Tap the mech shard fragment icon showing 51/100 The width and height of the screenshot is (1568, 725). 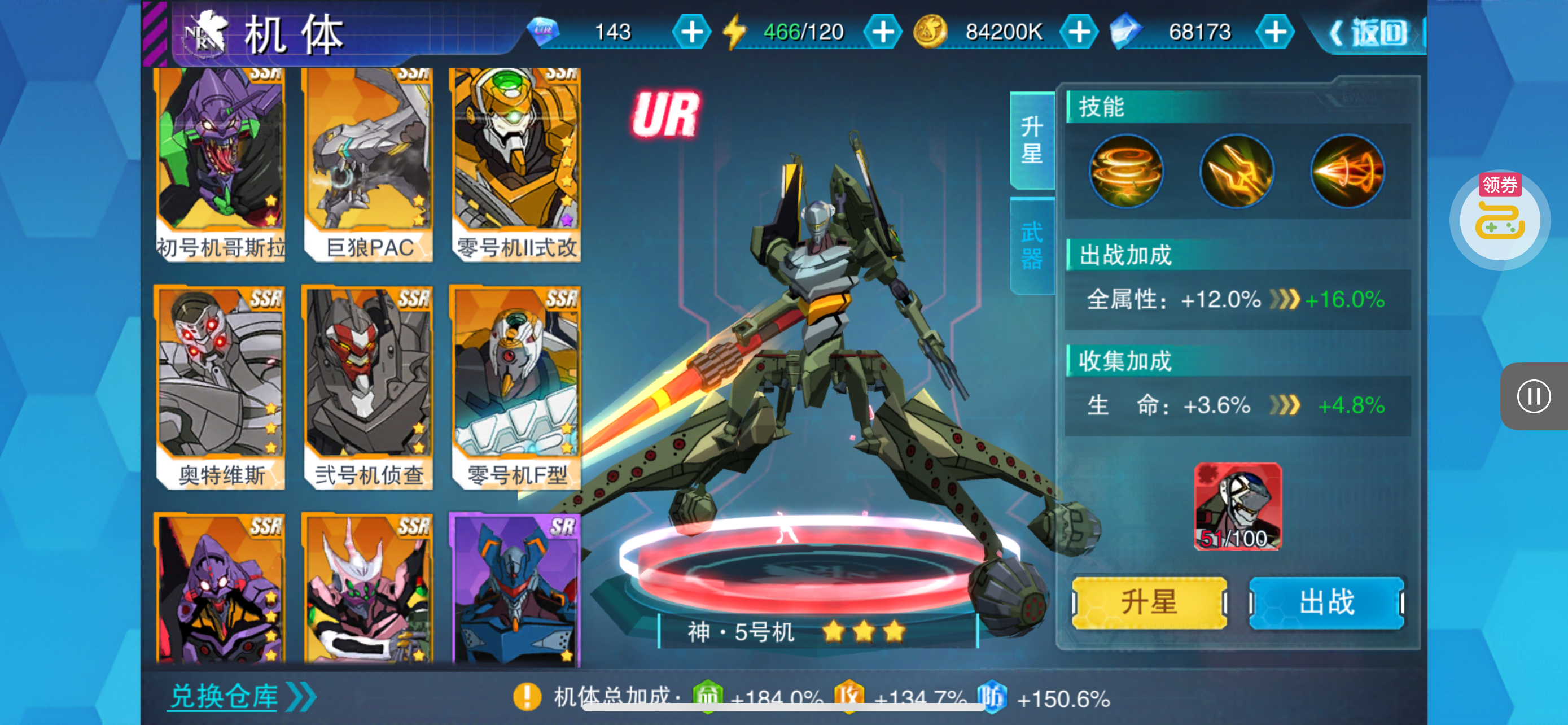pyautogui.click(x=1237, y=506)
